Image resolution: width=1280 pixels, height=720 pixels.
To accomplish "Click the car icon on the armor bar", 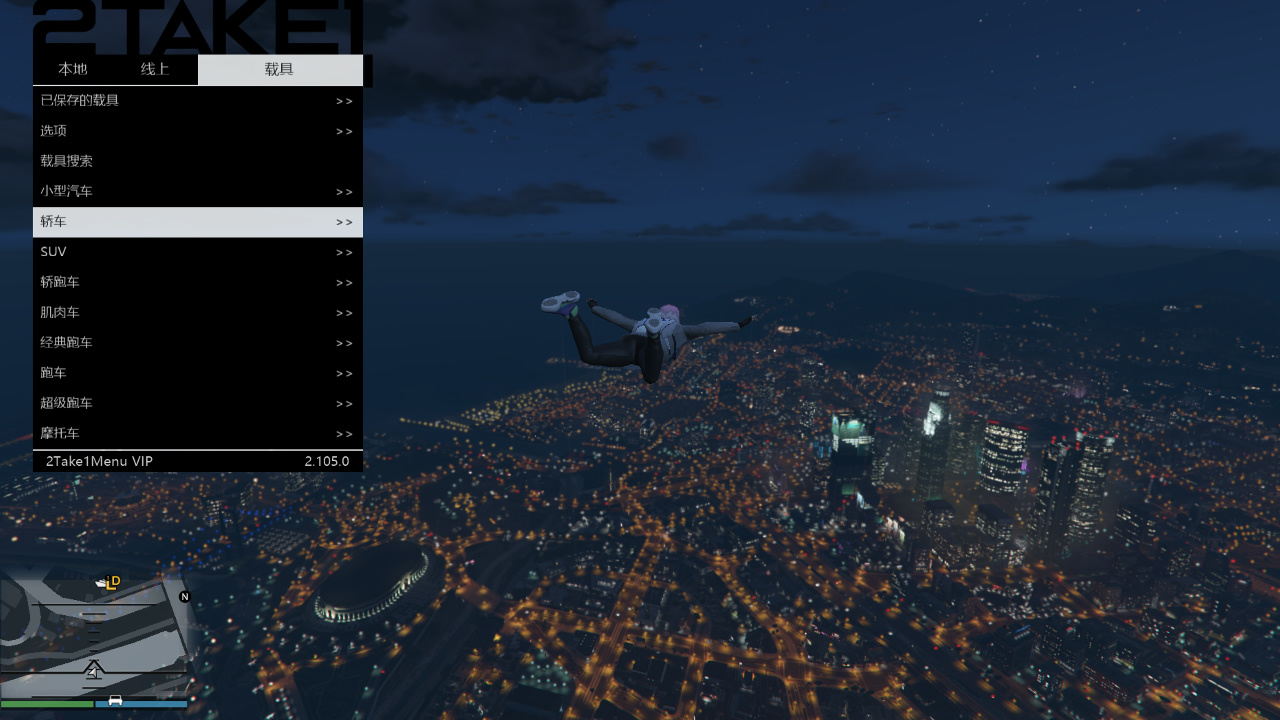I will coord(113,703).
